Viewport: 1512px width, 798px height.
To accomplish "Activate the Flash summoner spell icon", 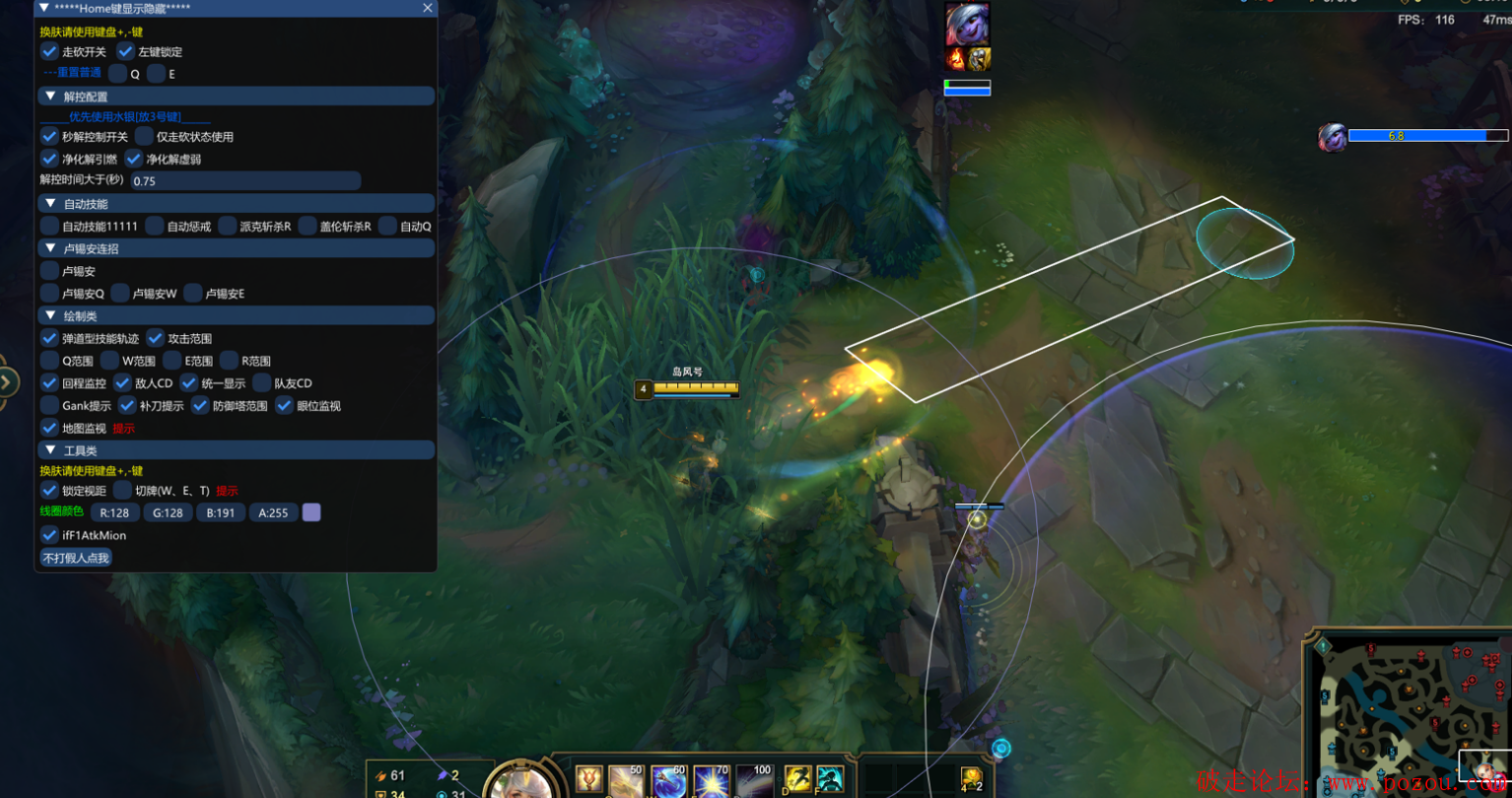I will pos(796,780).
